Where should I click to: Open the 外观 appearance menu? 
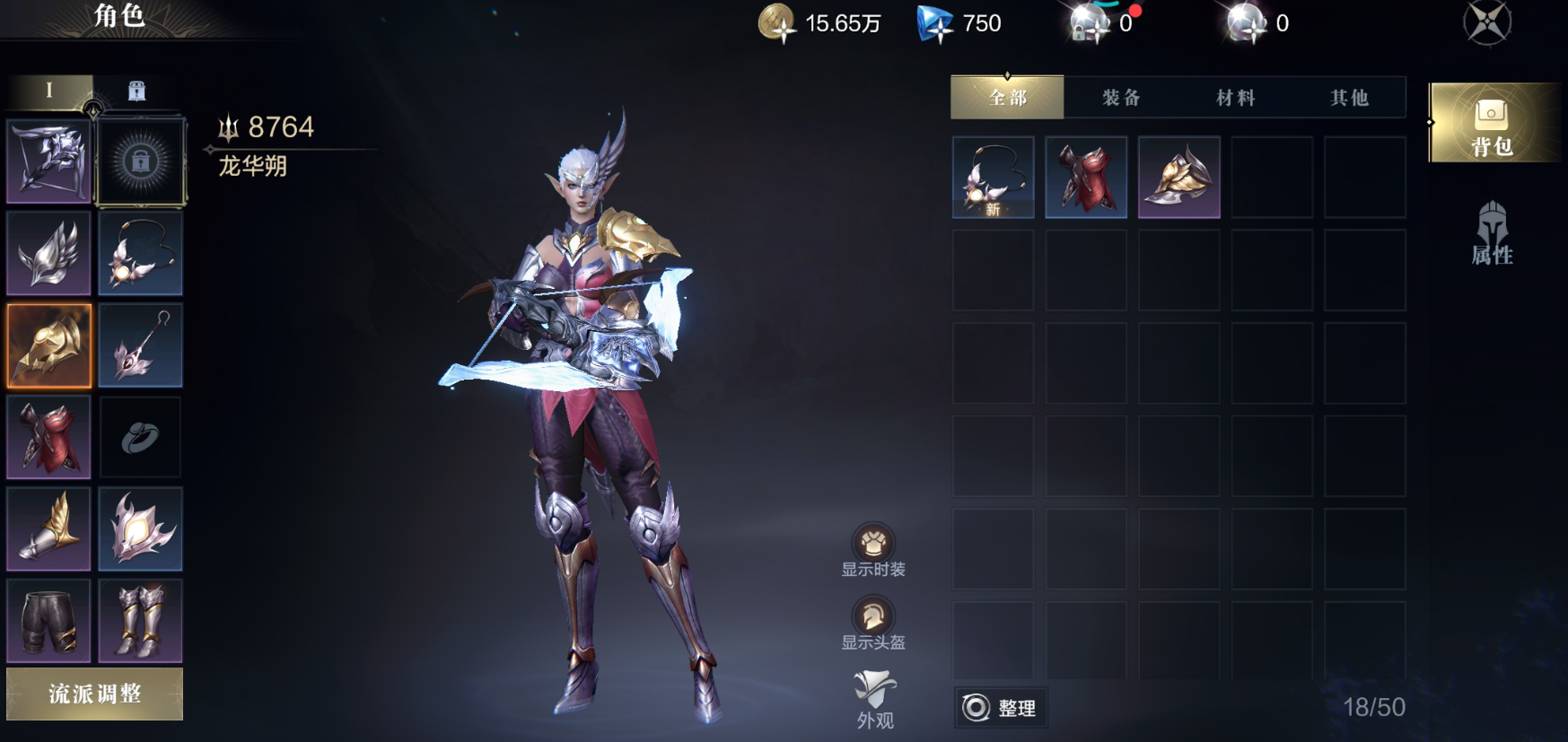coord(874,700)
